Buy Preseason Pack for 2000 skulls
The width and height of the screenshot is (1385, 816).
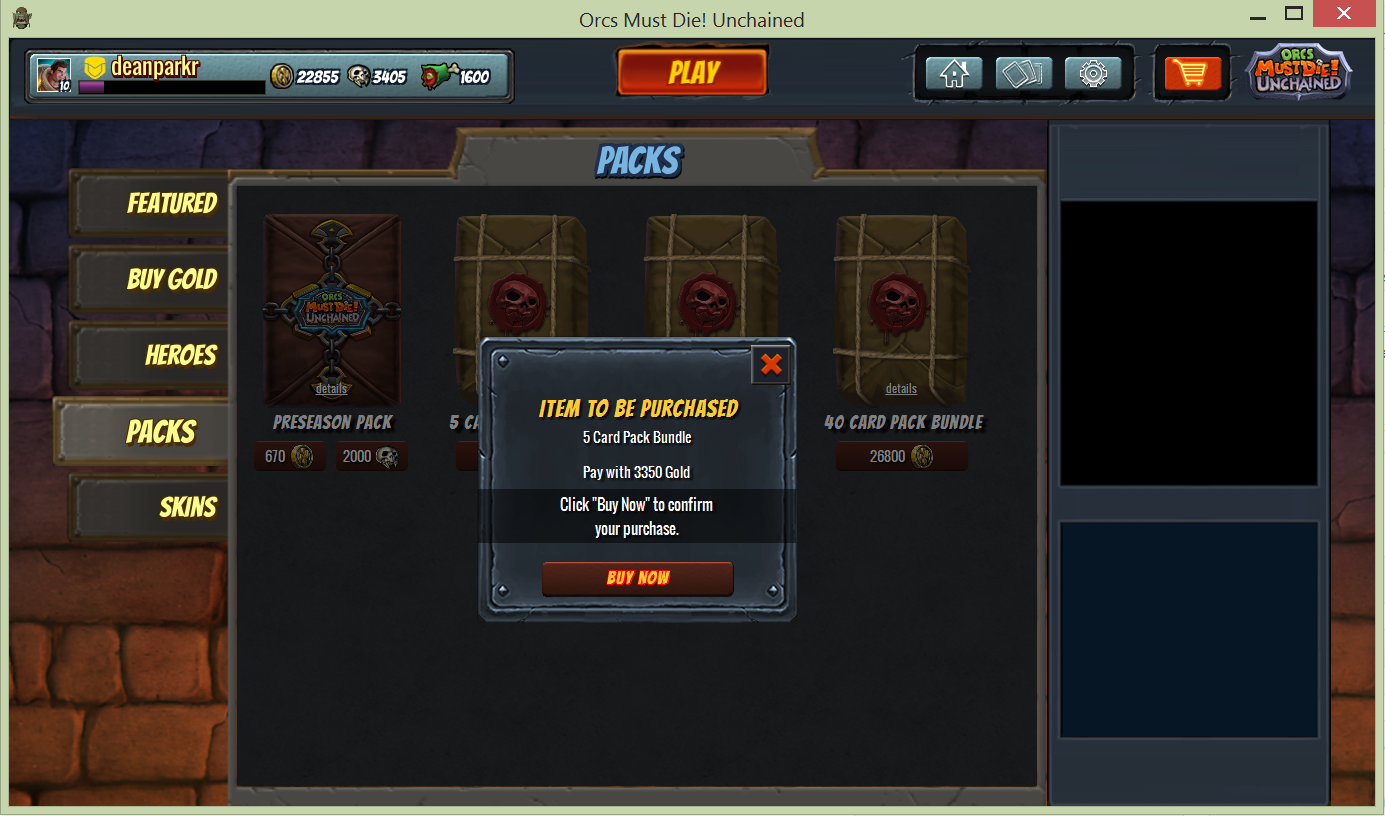(371, 457)
